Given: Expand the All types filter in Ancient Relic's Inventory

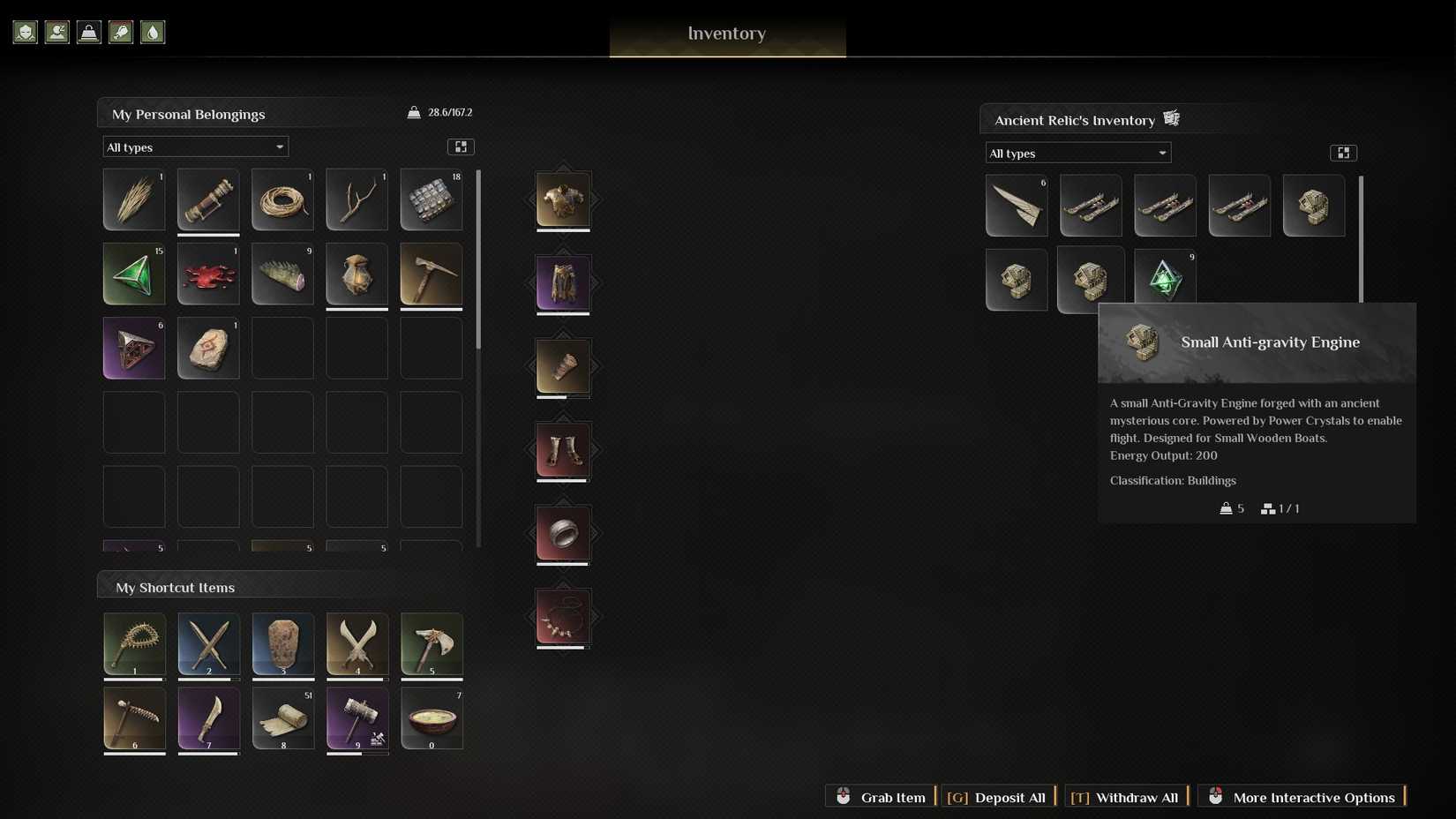Looking at the screenshot, I should 1077,153.
